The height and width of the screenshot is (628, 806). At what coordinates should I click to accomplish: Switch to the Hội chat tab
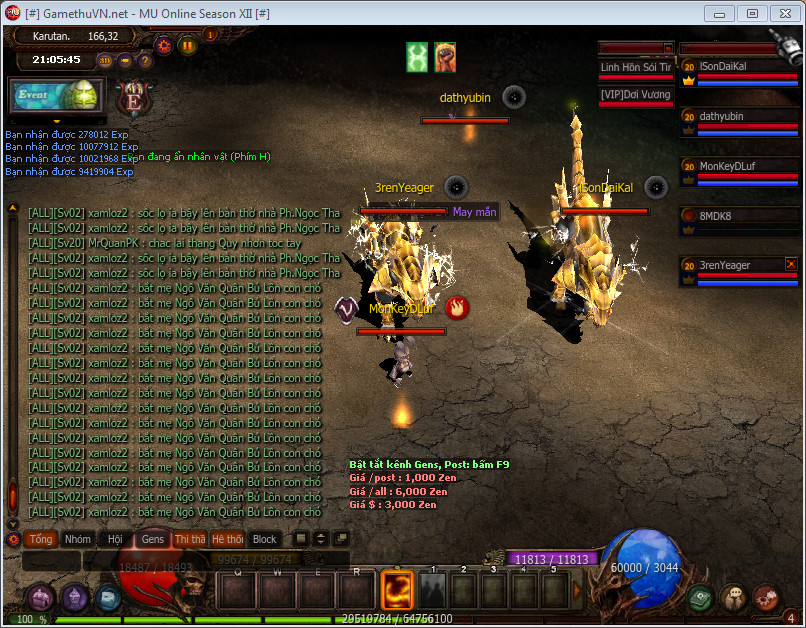115,539
